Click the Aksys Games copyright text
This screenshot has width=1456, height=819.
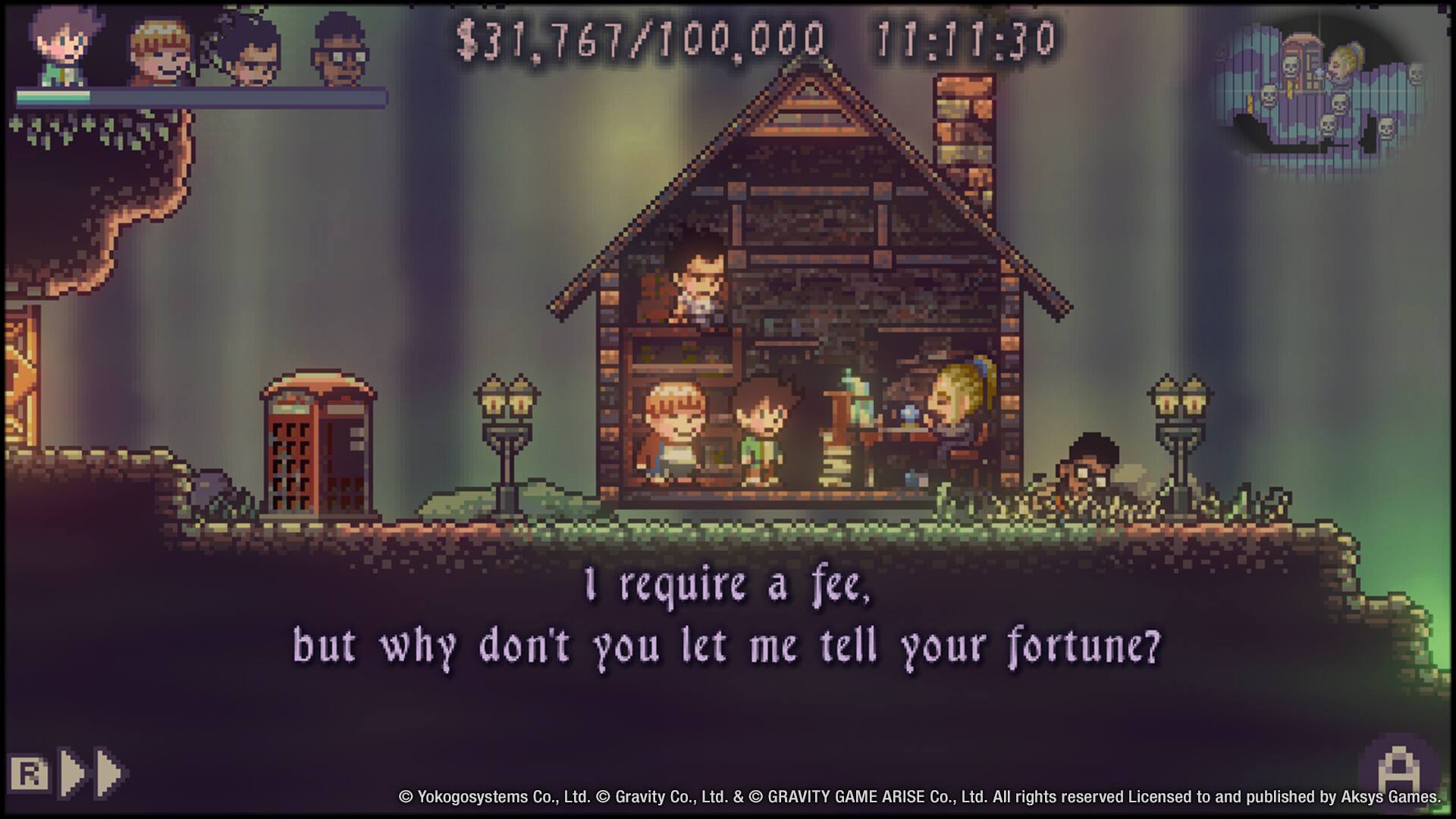(918, 798)
